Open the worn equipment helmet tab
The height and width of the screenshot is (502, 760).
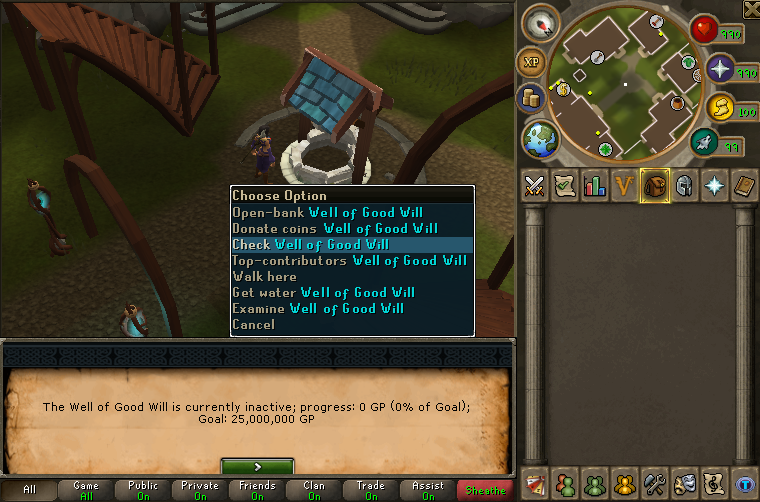click(x=685, y=186)
